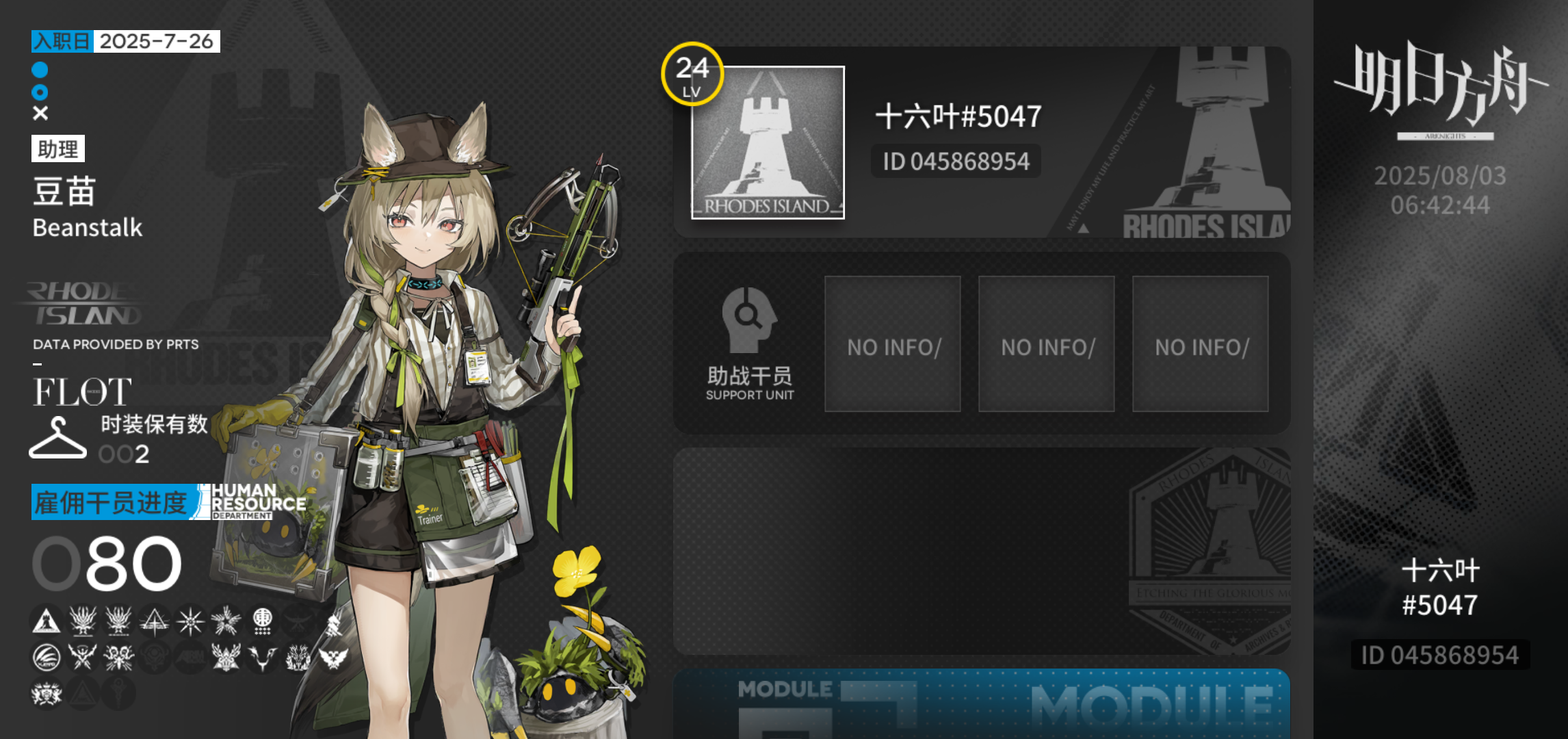Click the 助理 assistant label
The width and height of the screenshot is (1568, 739).
click(x=58, y=149)
